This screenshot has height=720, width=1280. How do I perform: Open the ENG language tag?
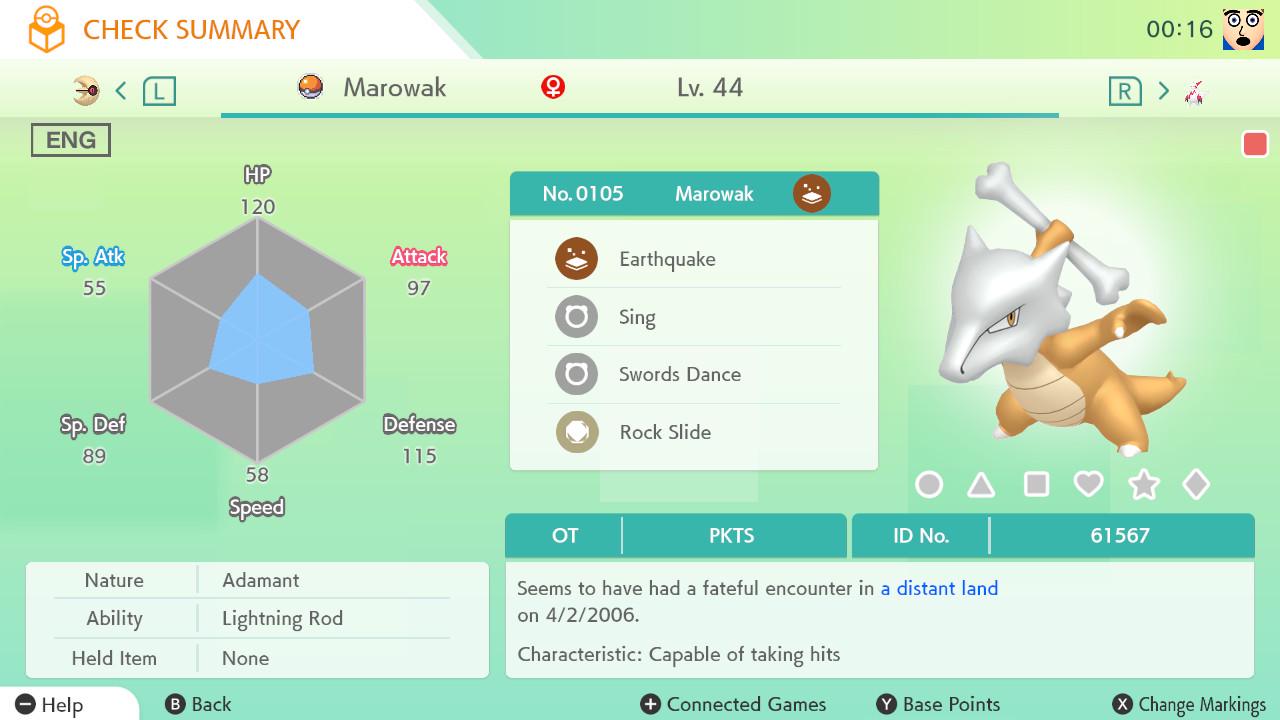click(x=70, y=140)
